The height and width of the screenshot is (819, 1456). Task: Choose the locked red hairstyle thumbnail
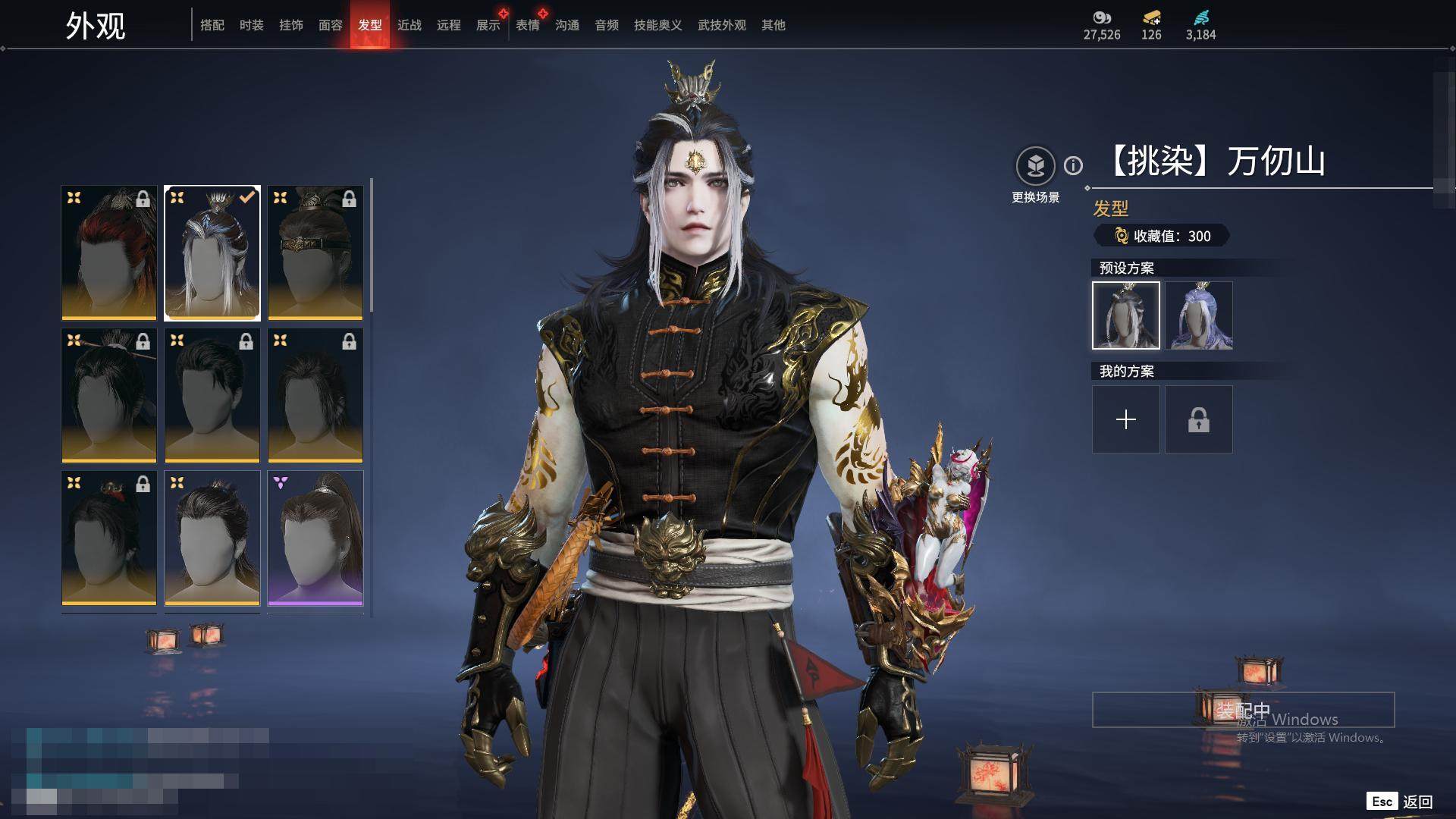click(x=109, y=253)
